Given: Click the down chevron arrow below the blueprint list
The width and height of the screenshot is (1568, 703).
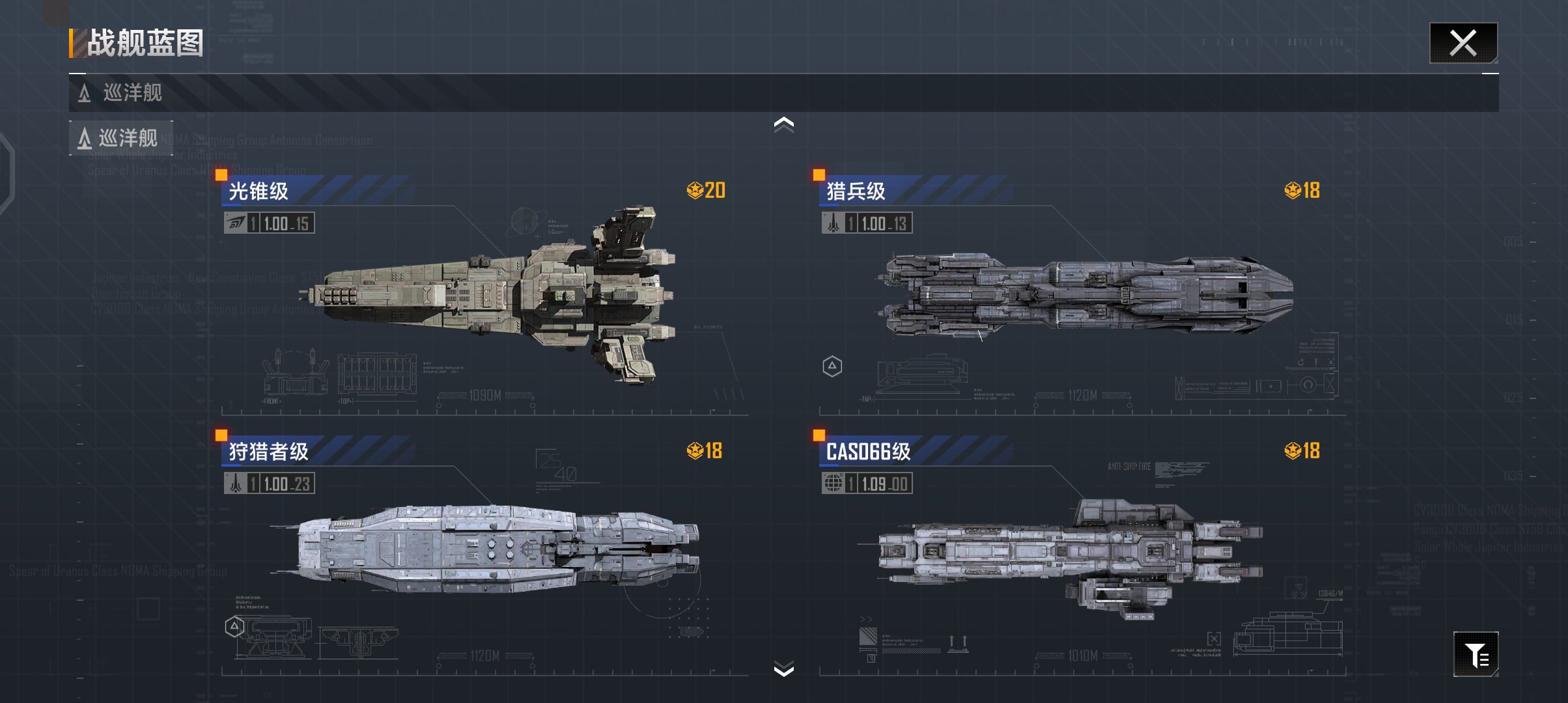Looking at the screenshot, I should [783, 669].
